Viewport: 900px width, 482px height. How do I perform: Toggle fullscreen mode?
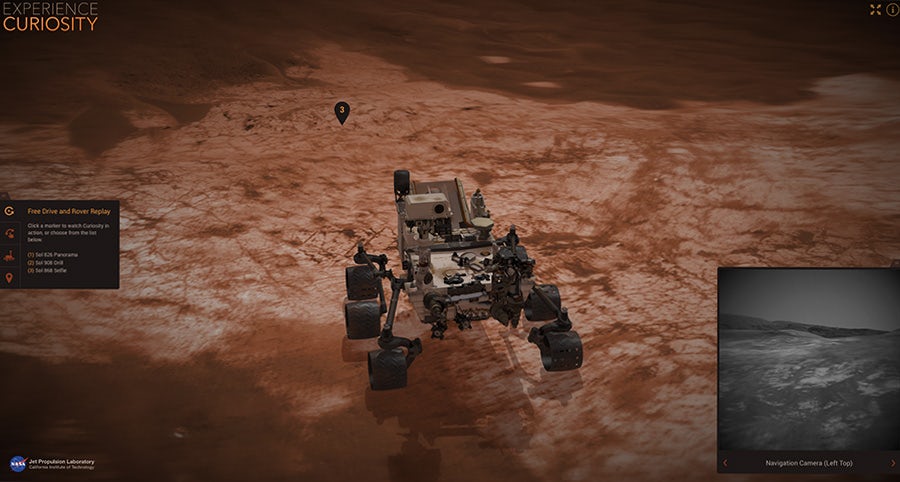tap(876, 9)
